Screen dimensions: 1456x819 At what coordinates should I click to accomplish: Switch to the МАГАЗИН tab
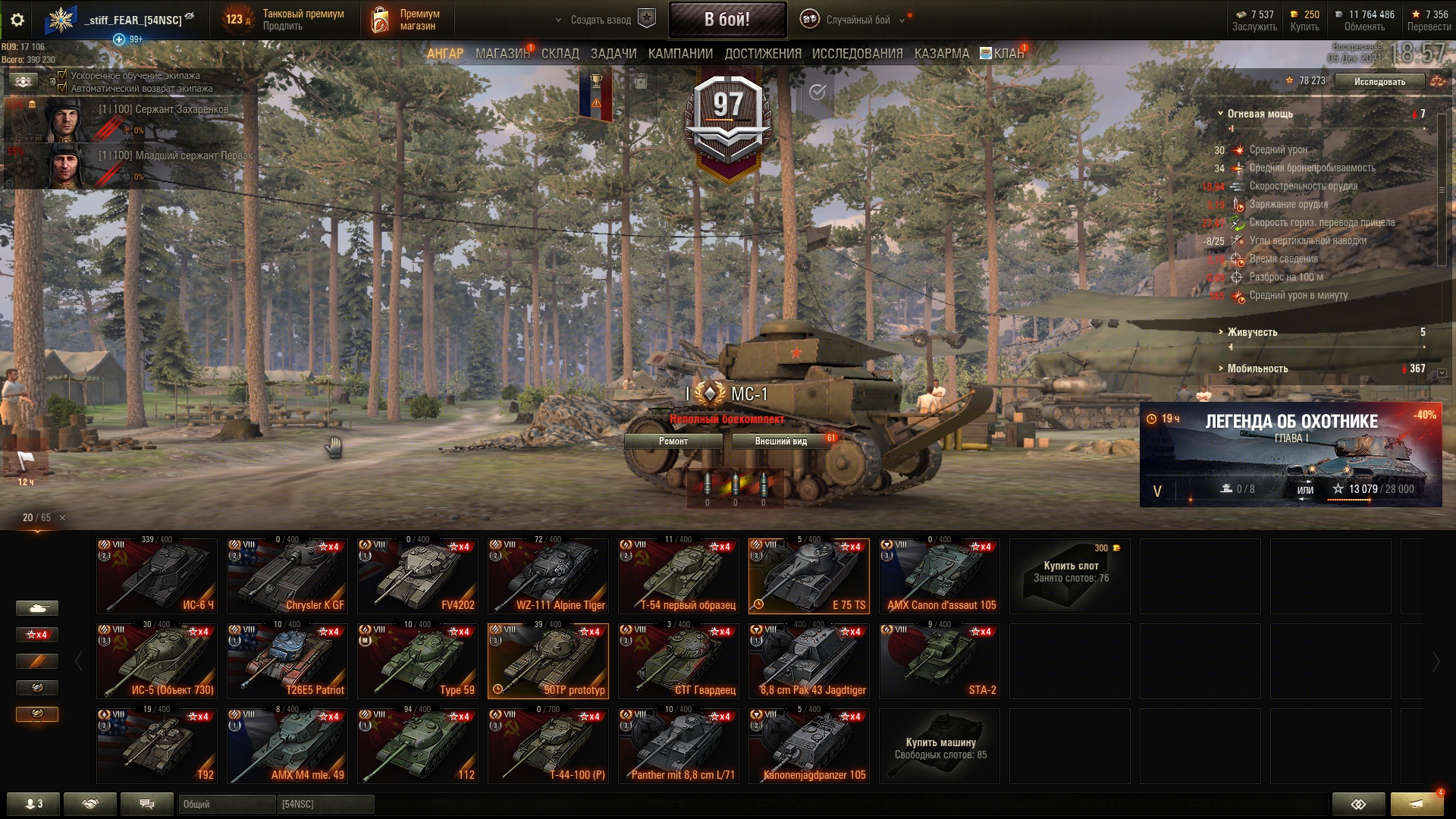(x=502, y=54)
